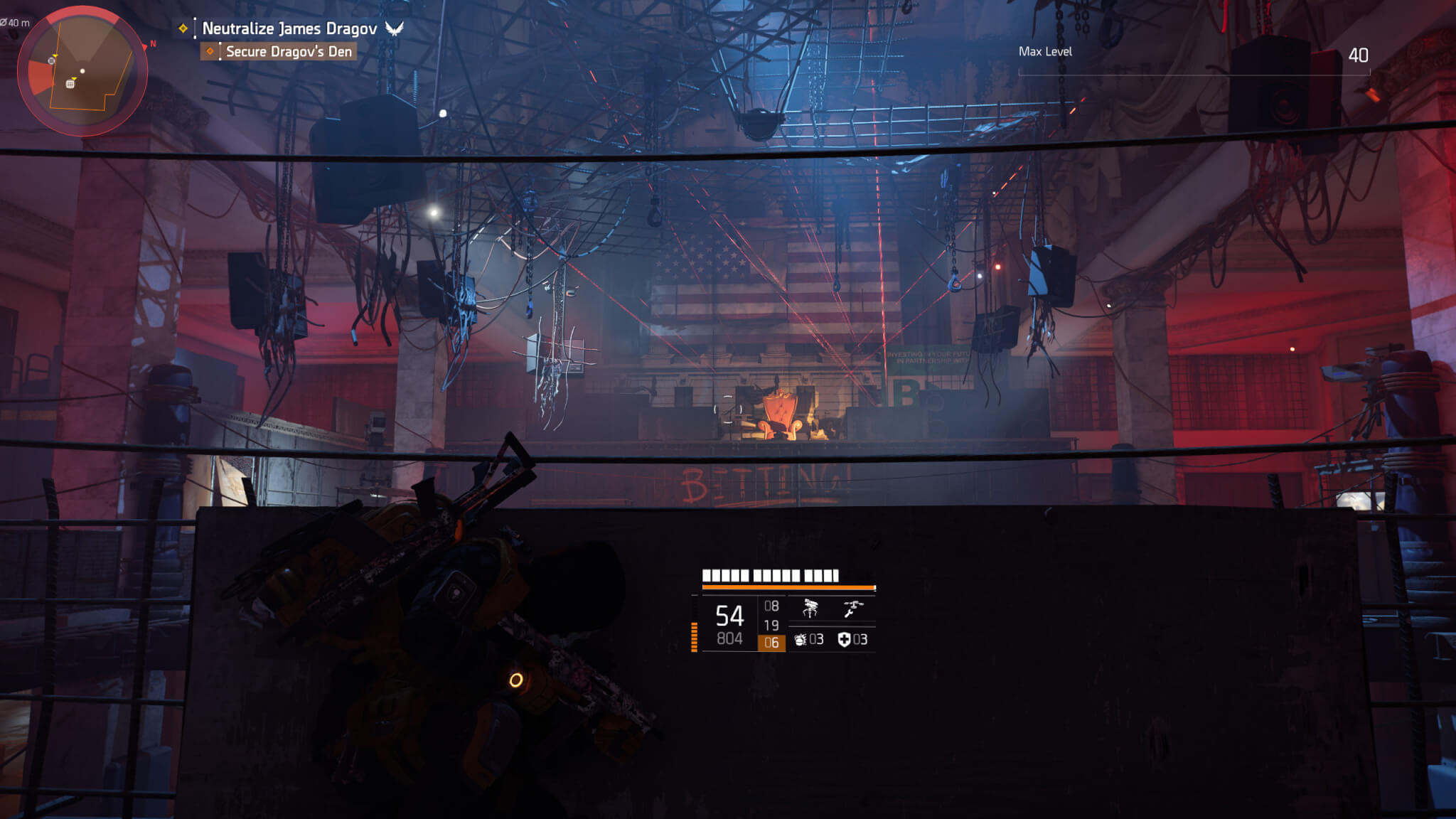Select the Neutralize James Dragov mission objective
Viewport: 1456px width, 819px height.
[x=289, y=28]
